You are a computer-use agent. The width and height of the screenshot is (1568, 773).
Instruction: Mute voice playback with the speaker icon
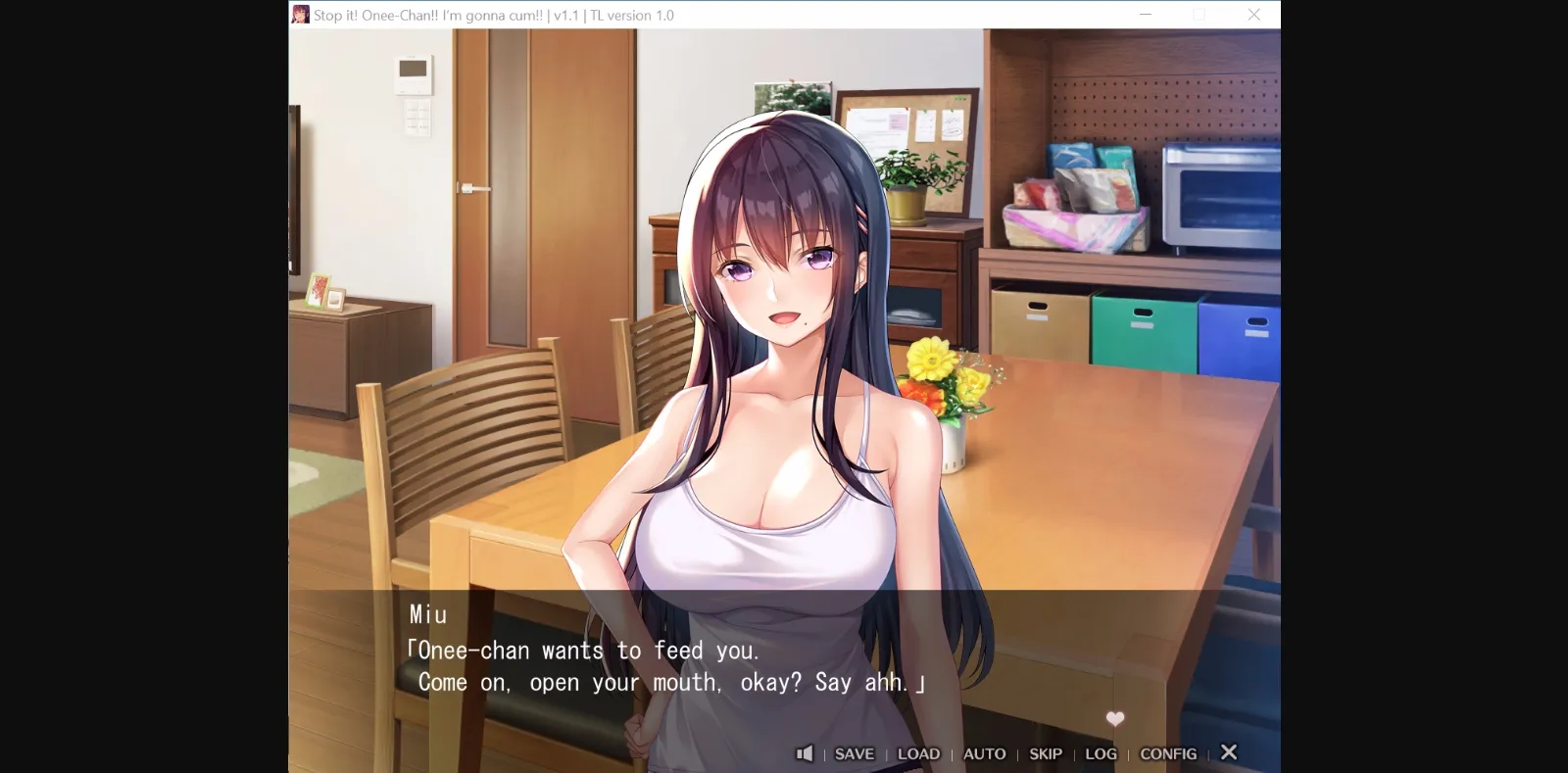pyautogui.click(x=806, y=753)
